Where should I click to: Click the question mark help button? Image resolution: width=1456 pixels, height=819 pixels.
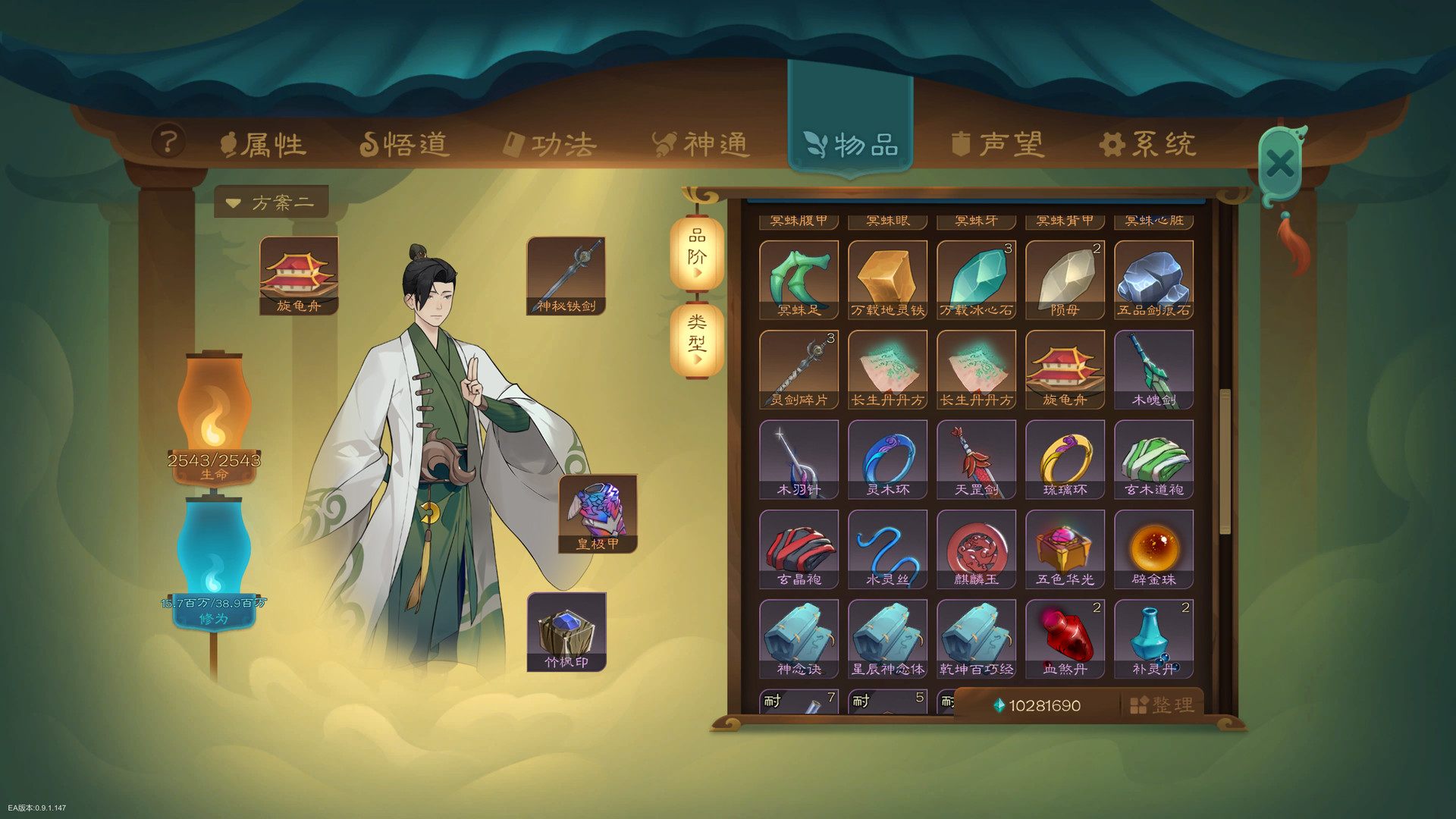168,140
